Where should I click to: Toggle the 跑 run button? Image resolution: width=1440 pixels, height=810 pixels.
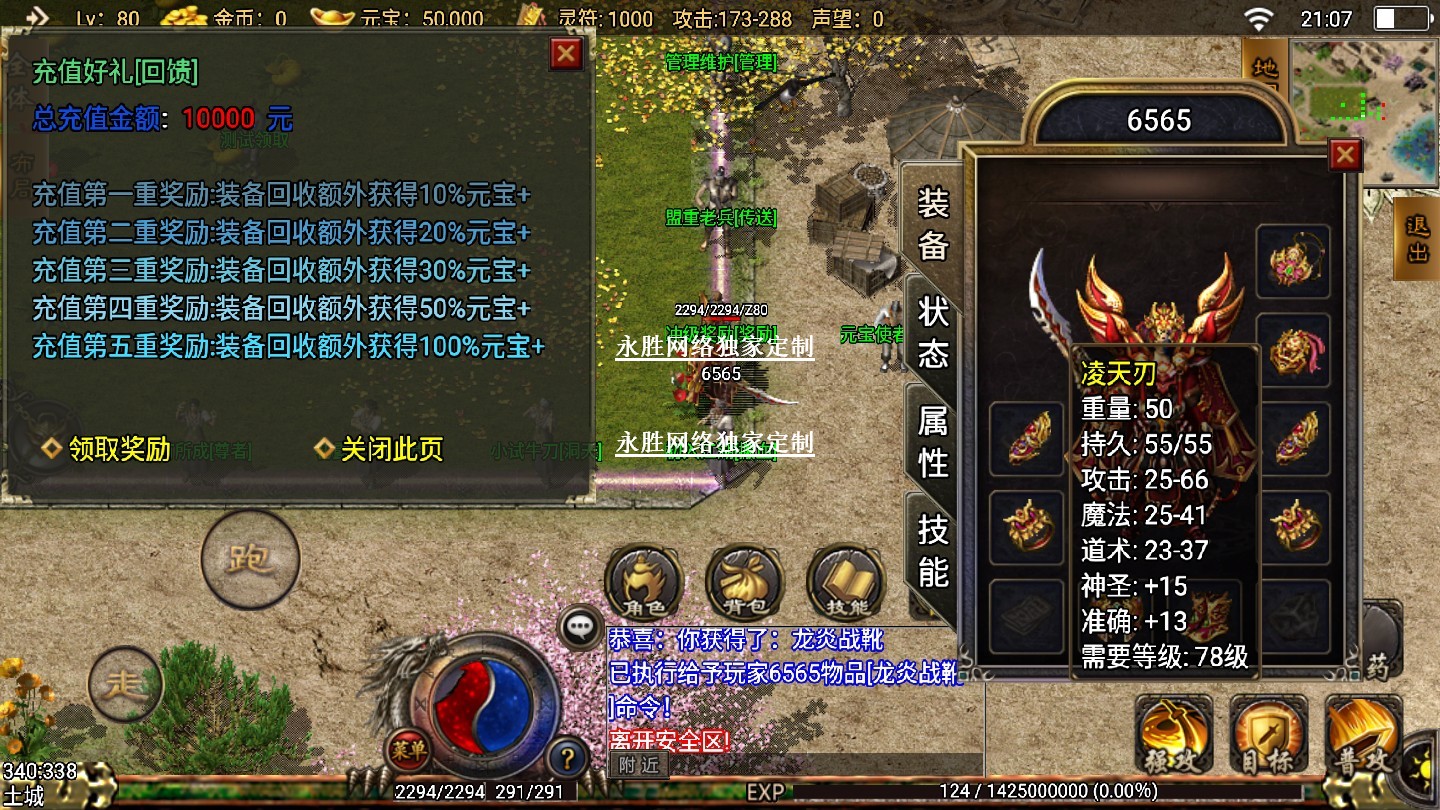coord(250,559)
